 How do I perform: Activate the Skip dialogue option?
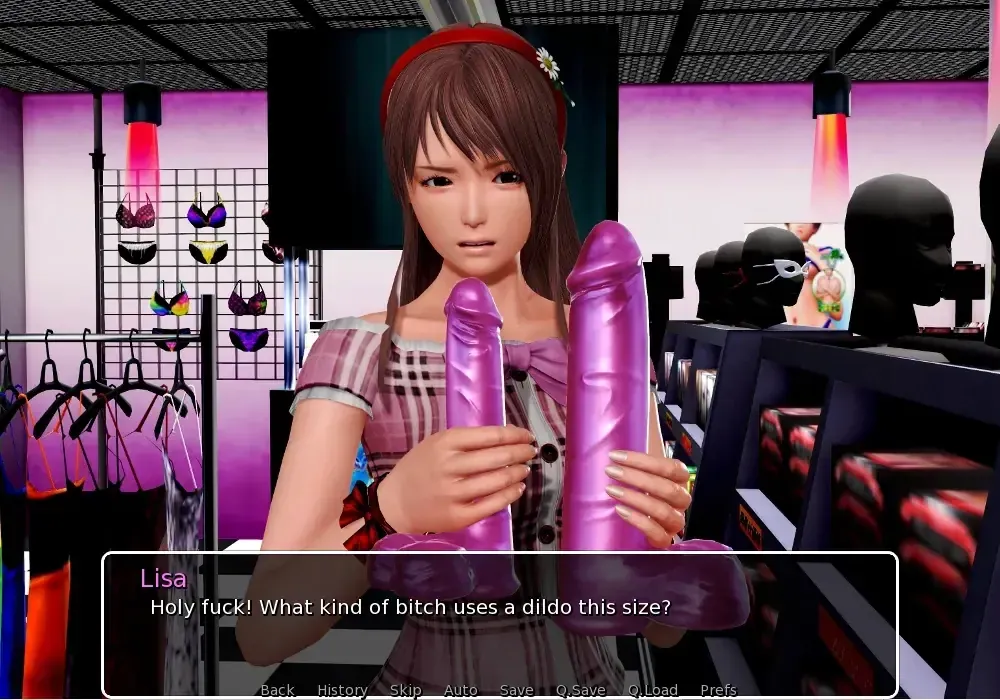point(405,690)
